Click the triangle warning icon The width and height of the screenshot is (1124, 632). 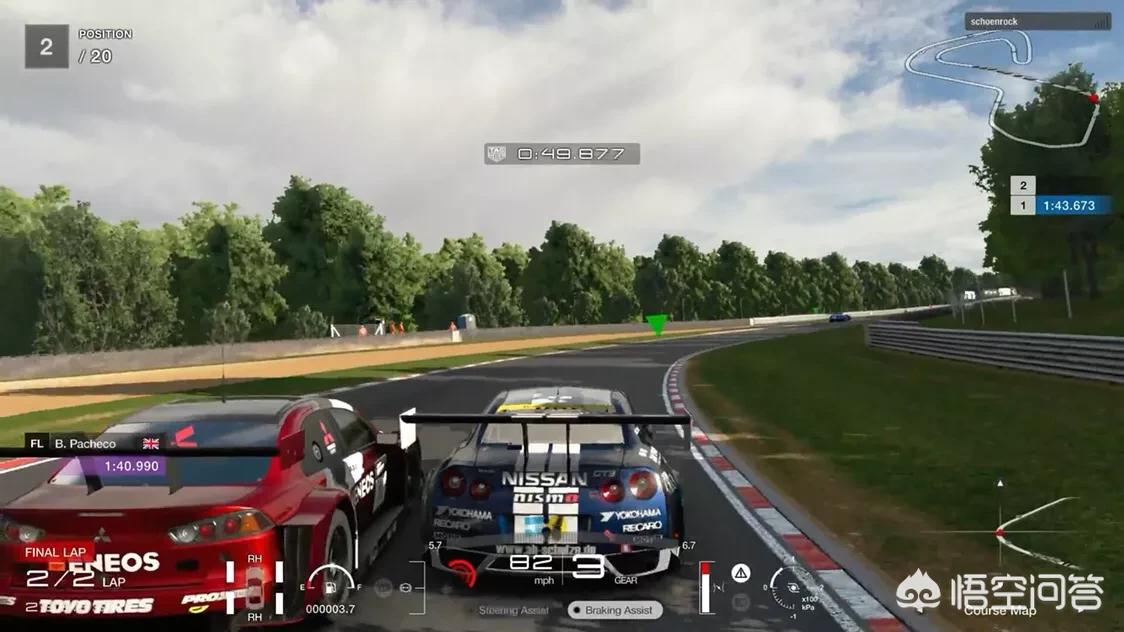tap(741, 572)
